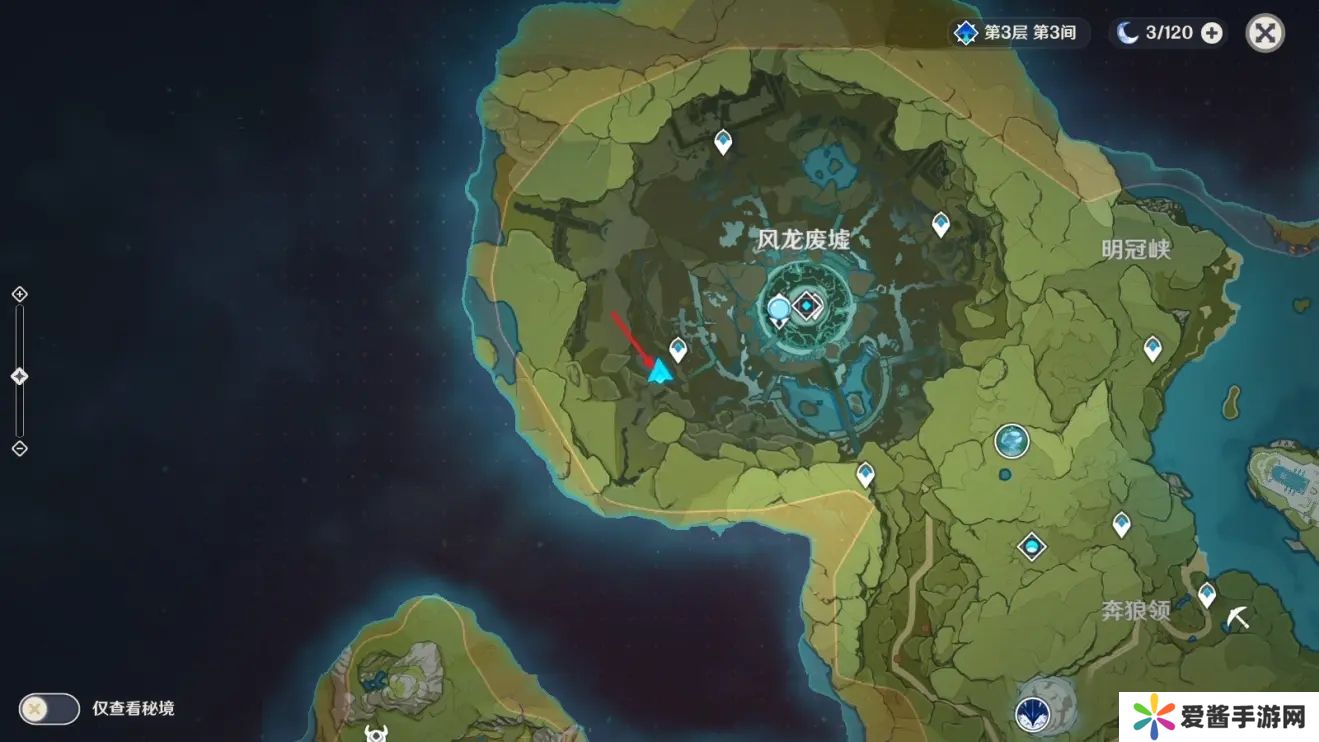This screenshot has width=1319, height=742.
Task: Select the teleport waypoint beside the player arrow
Action: [678, 349]
